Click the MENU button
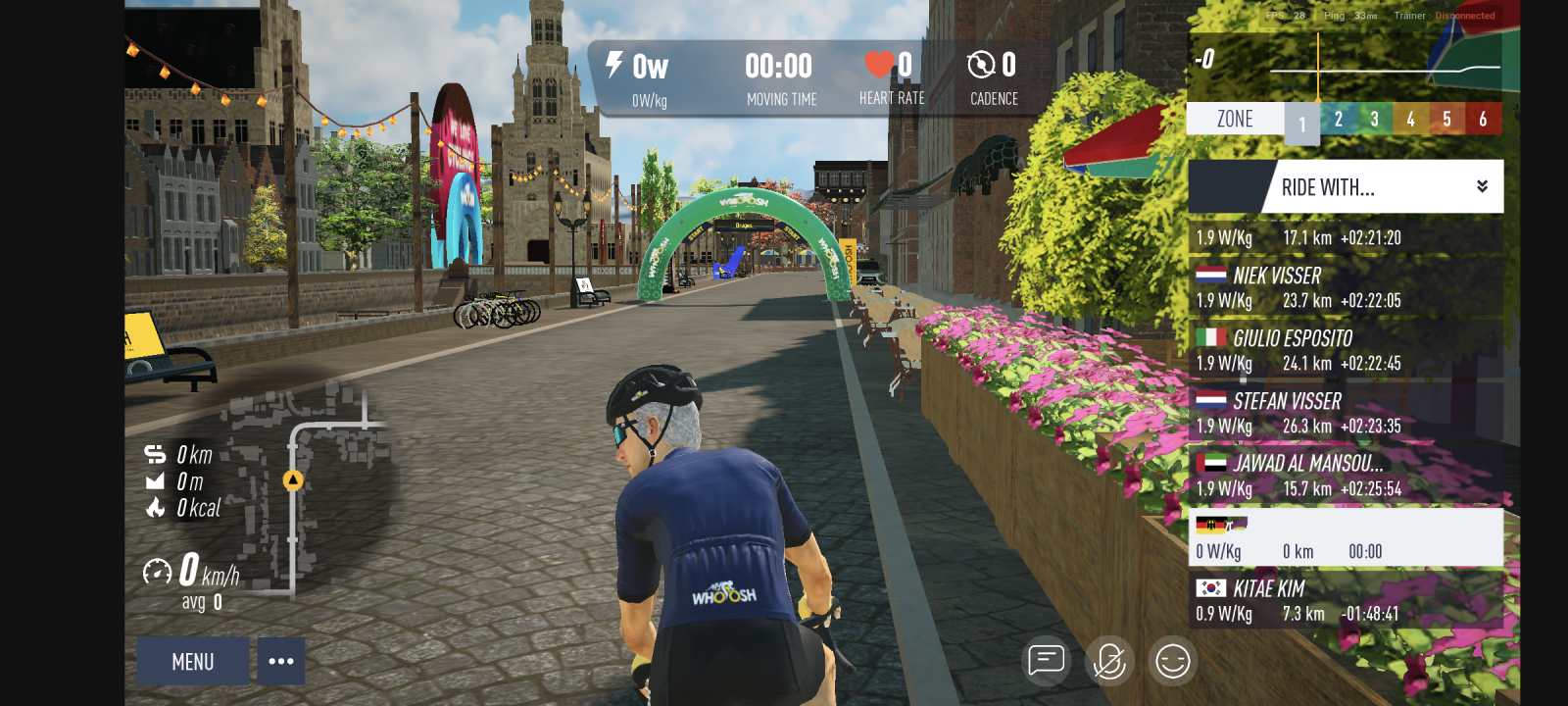This screenshot has width=1568, height=706. coord(192,661)
